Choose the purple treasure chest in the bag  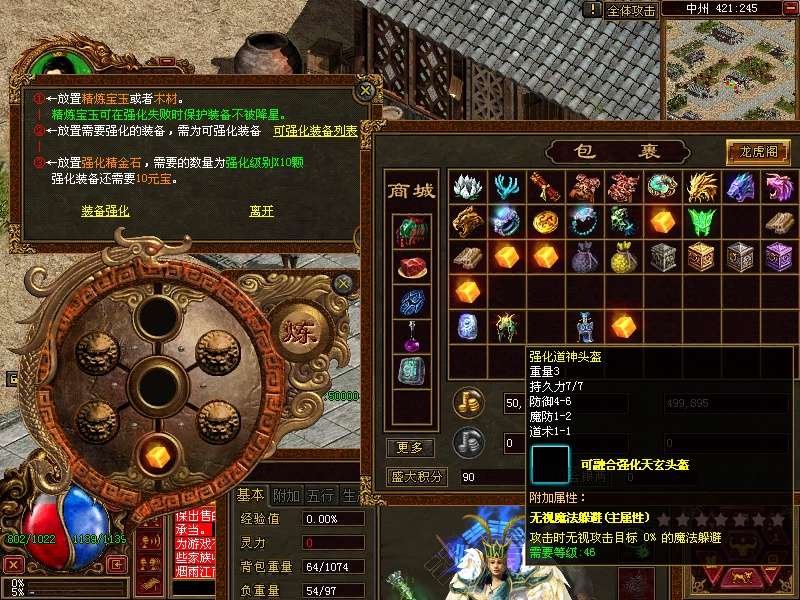(777, 256)
